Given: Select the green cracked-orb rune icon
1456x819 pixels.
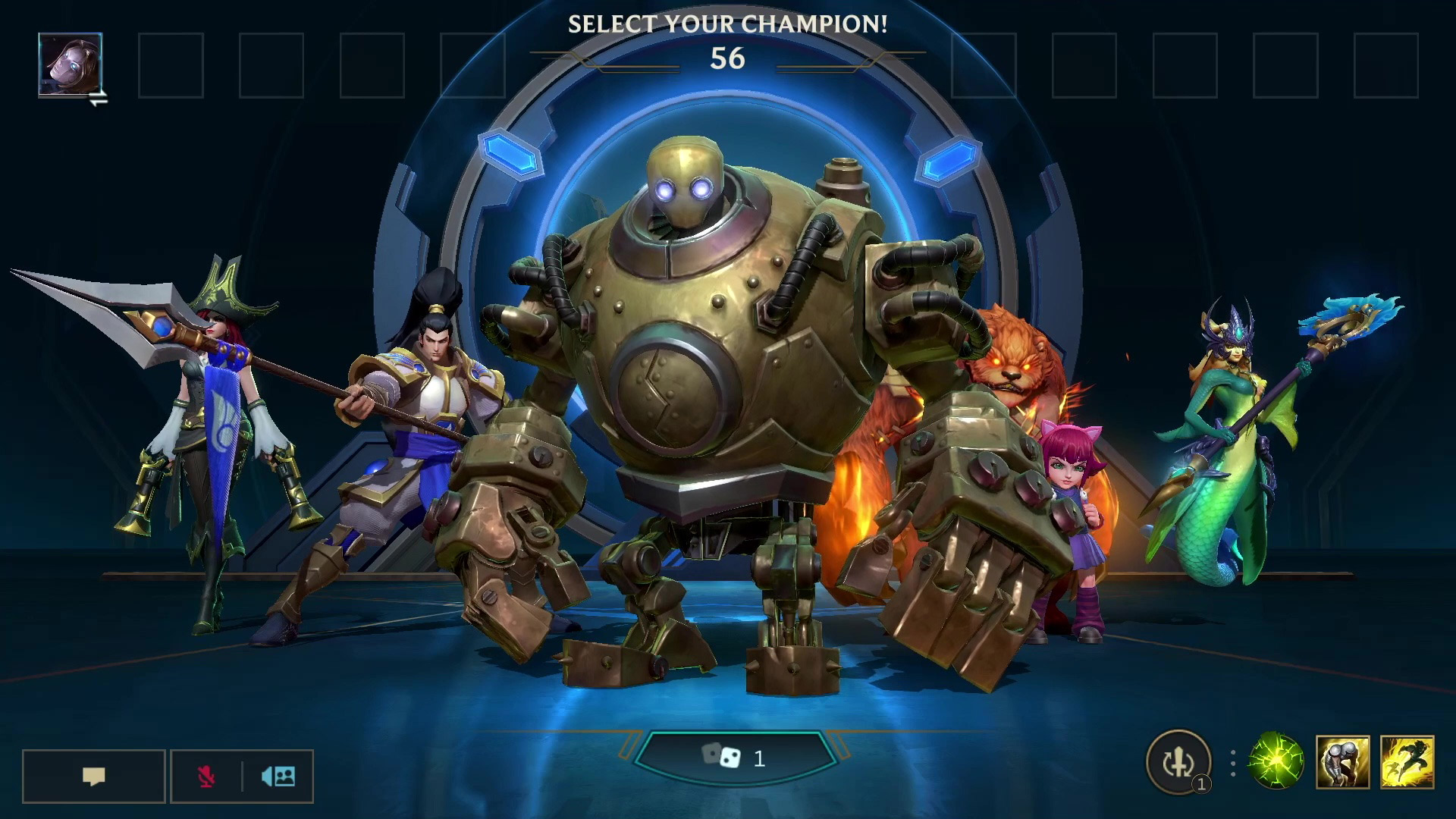Looking at the screenshot, I should [x=1276, y=761].
